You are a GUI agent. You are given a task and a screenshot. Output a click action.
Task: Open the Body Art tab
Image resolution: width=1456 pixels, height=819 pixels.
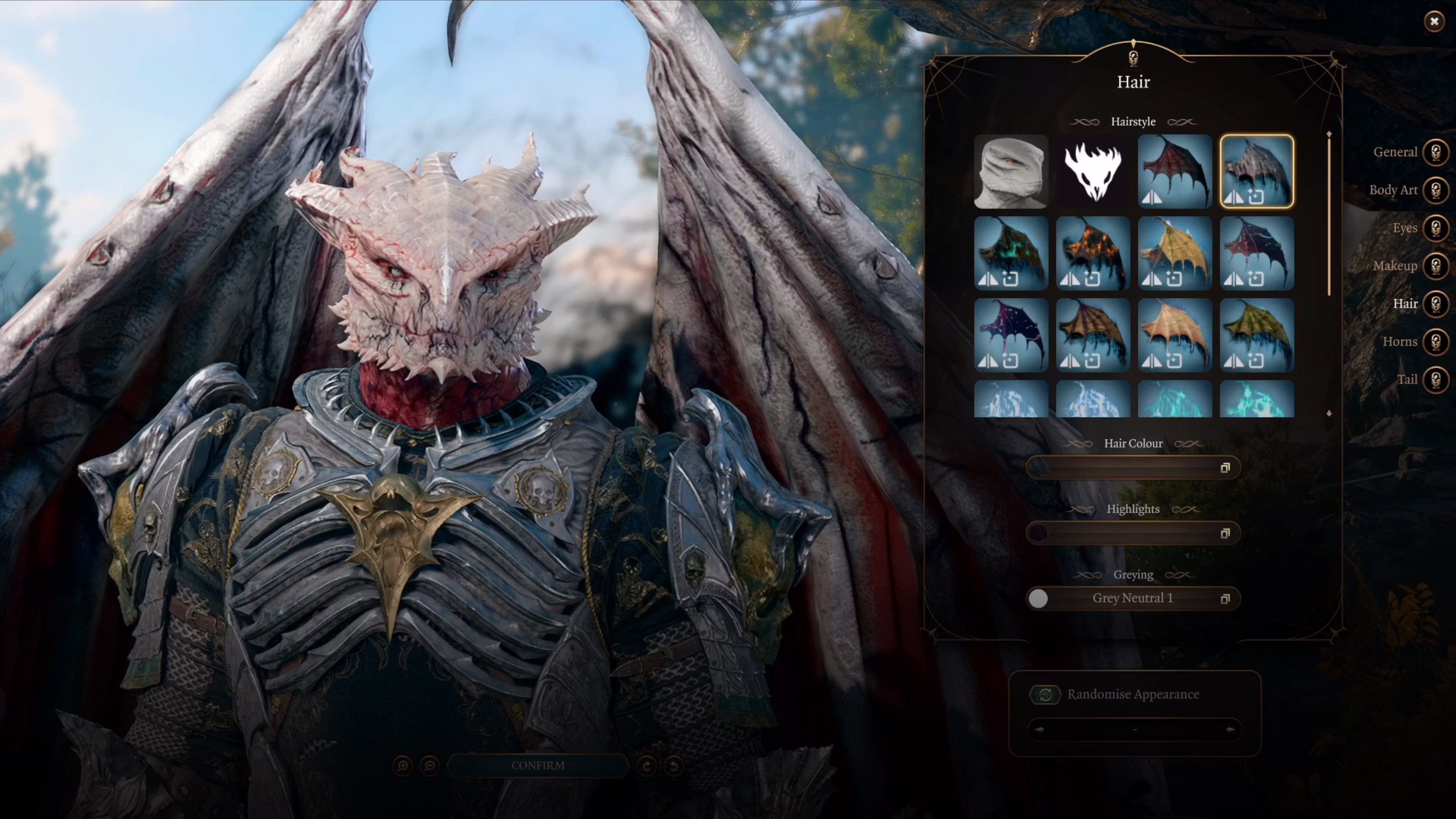[1436, 190]
